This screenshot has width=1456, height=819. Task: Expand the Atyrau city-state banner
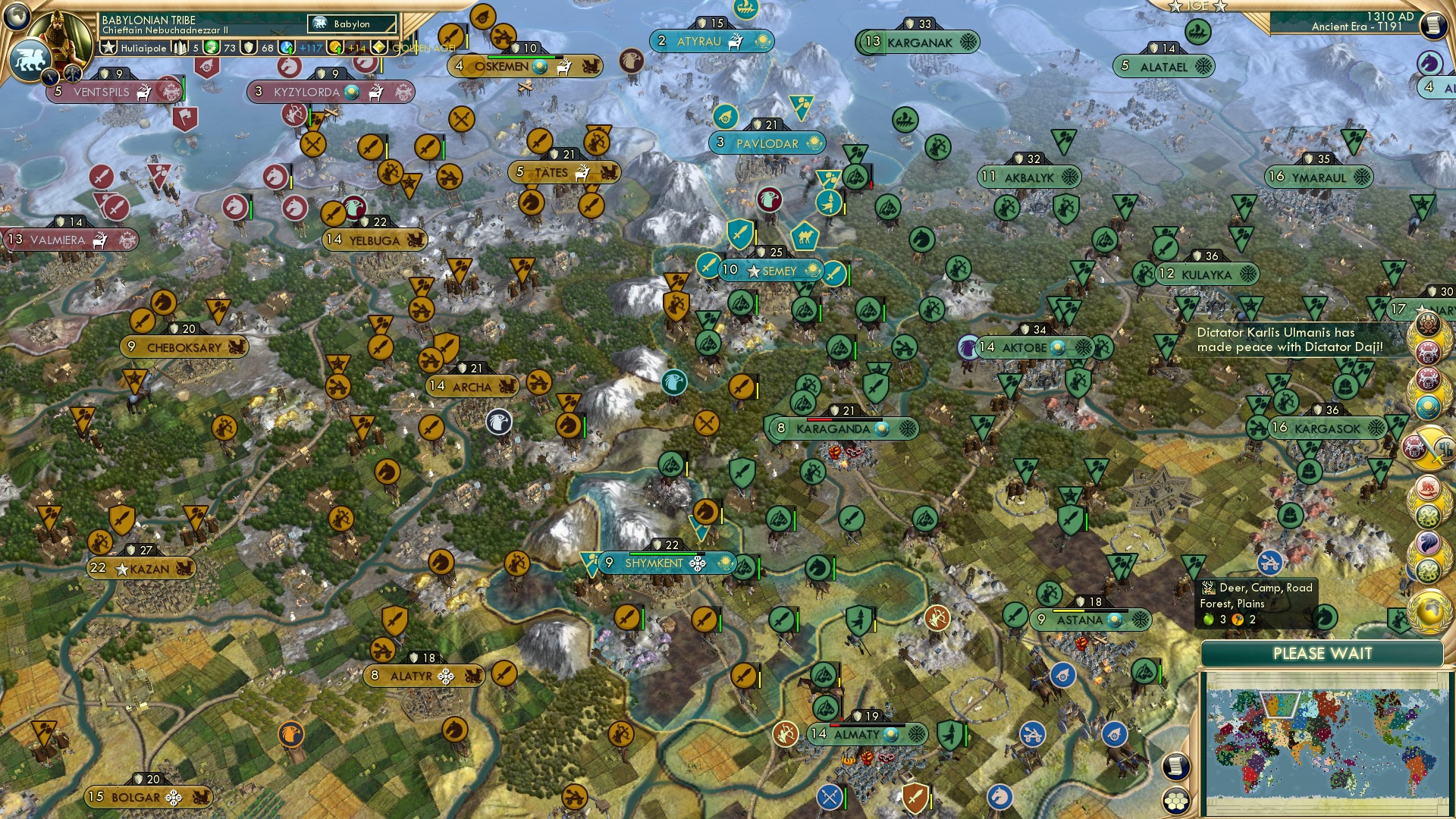[x=711, y=42]
